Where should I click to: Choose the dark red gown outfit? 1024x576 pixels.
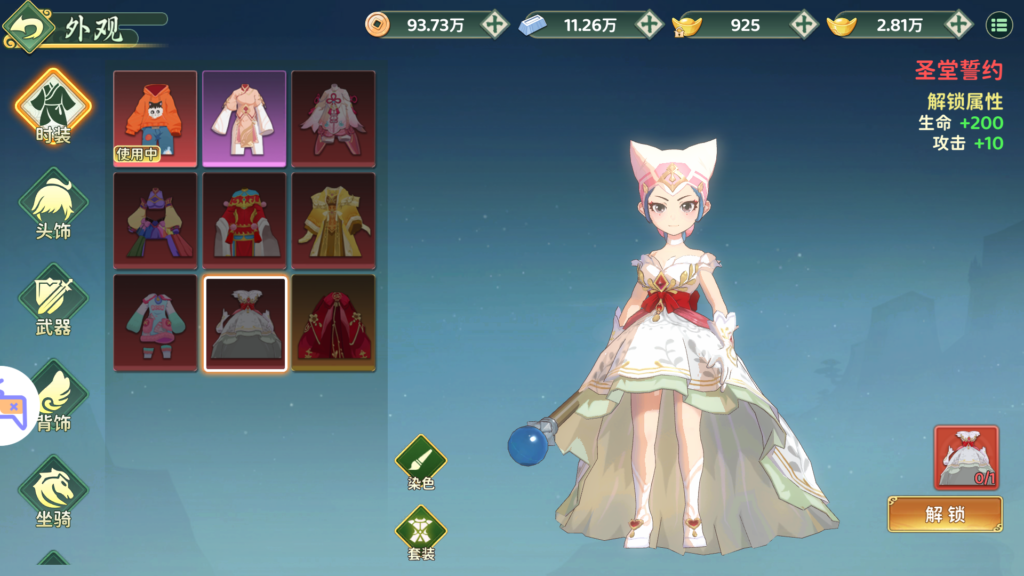[x=333, y=323]
